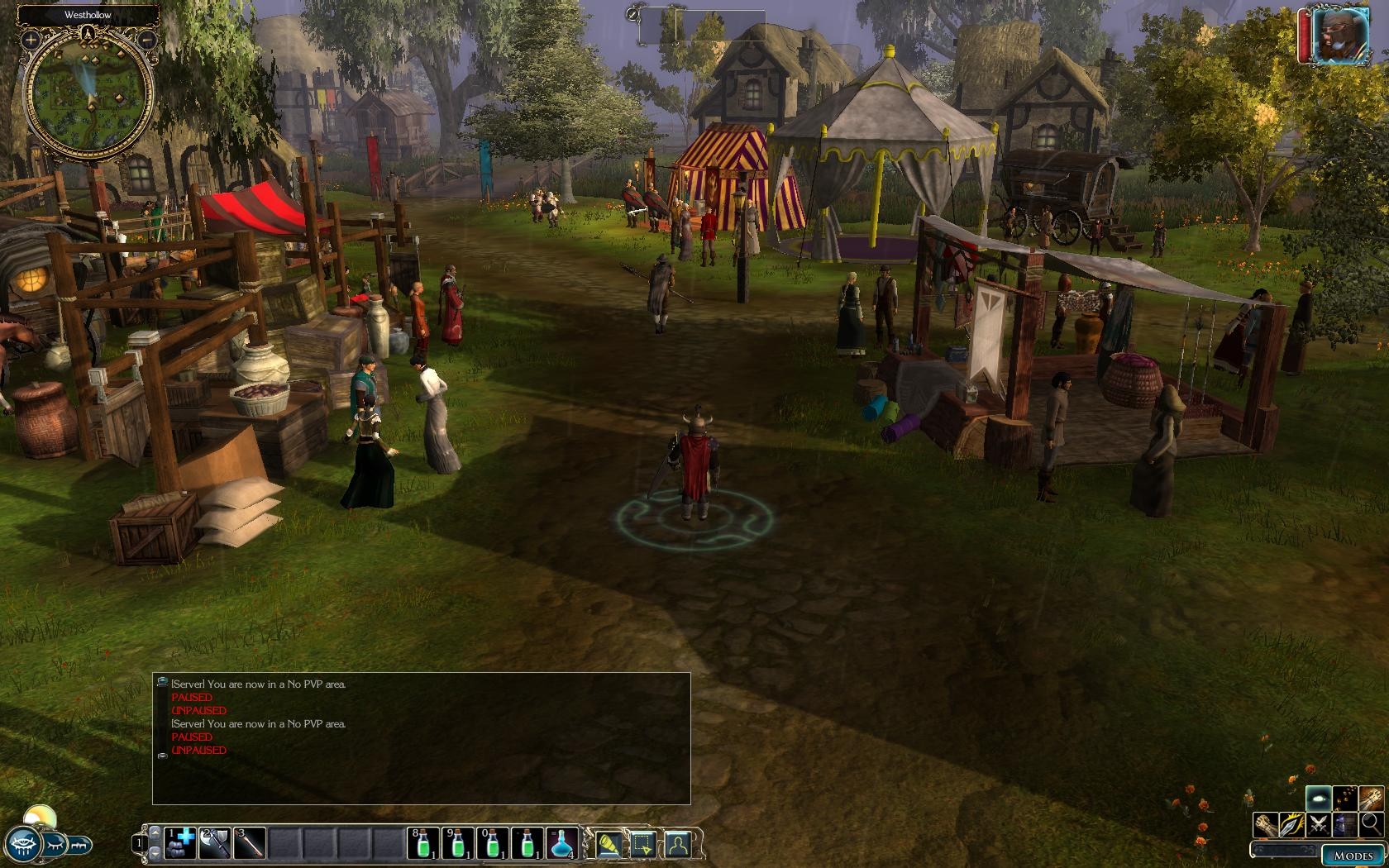This screenshot has height=868, width=1389.
Task: Zoom in the minimap with plus button
Action: click(31, 39)
